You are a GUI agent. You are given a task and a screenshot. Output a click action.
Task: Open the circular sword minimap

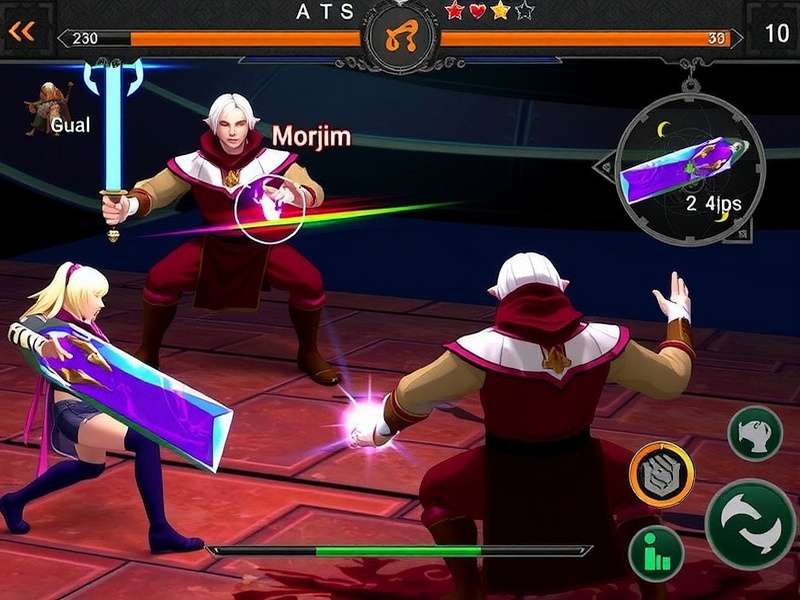(689, 170)
